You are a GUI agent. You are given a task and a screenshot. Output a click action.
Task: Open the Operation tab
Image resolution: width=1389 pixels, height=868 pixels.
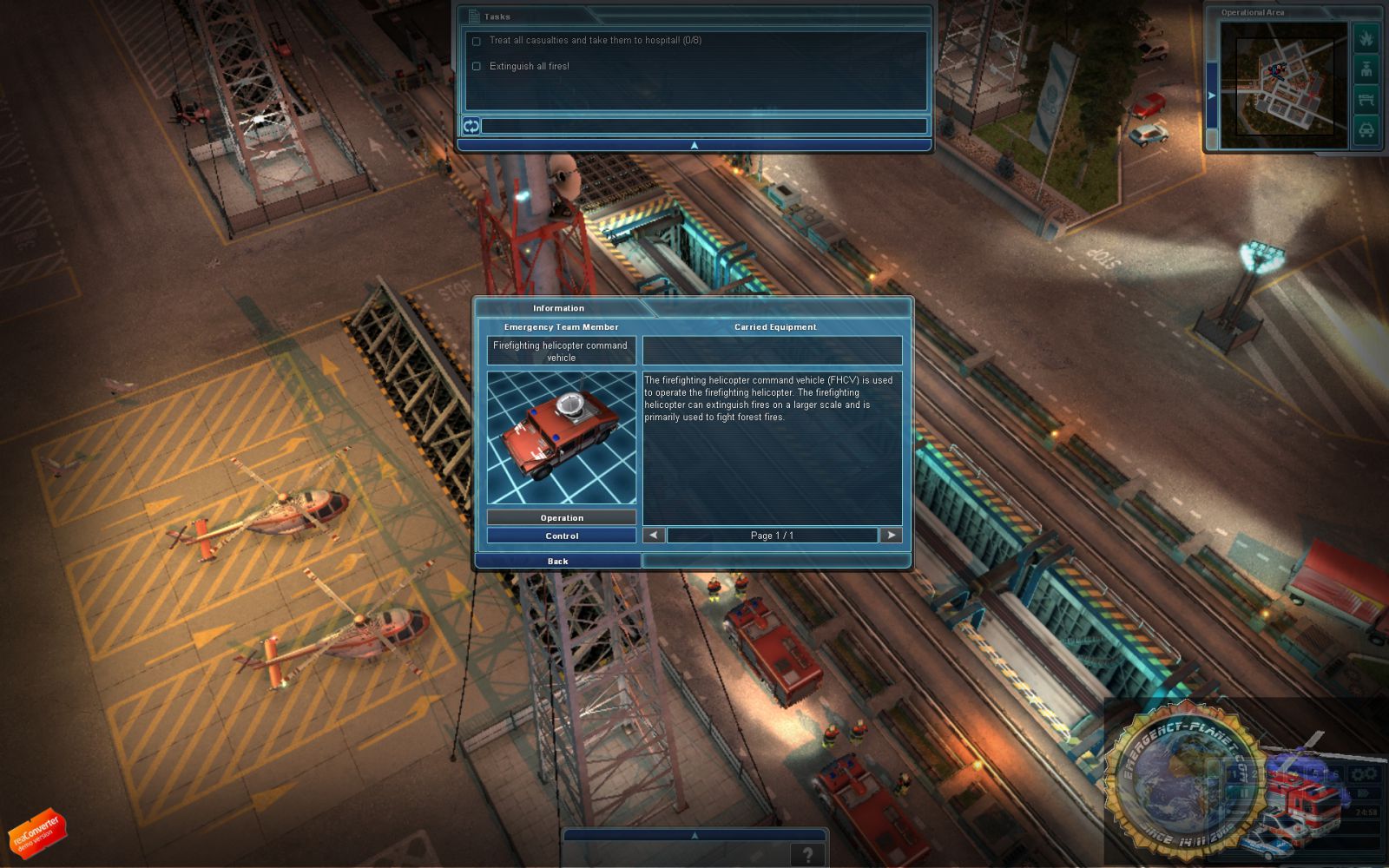pos(562,518)
